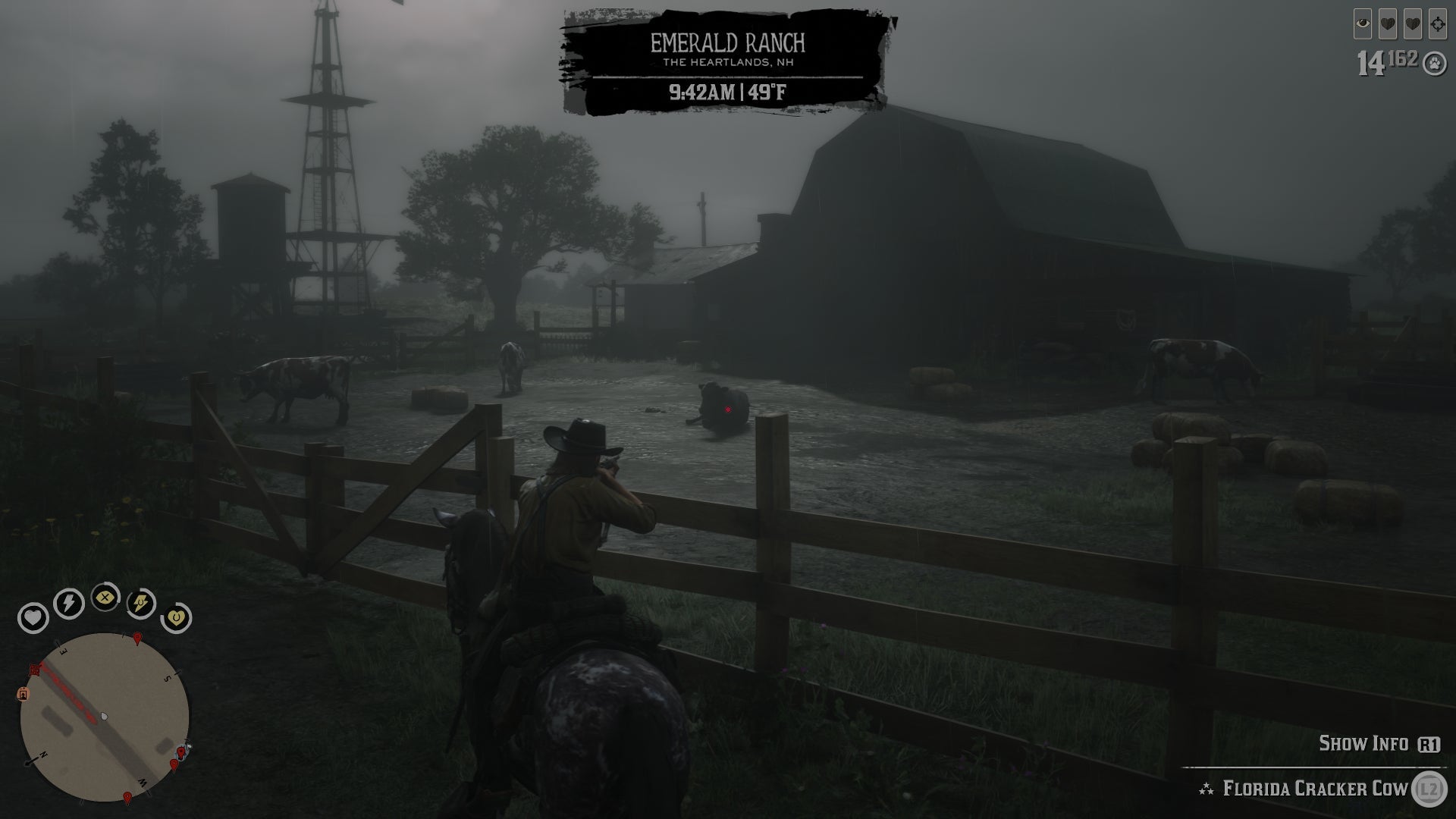Select the honor paw-print icon near ammo counter
The height and width of the screenshot is (819, 1456).
1434,63
